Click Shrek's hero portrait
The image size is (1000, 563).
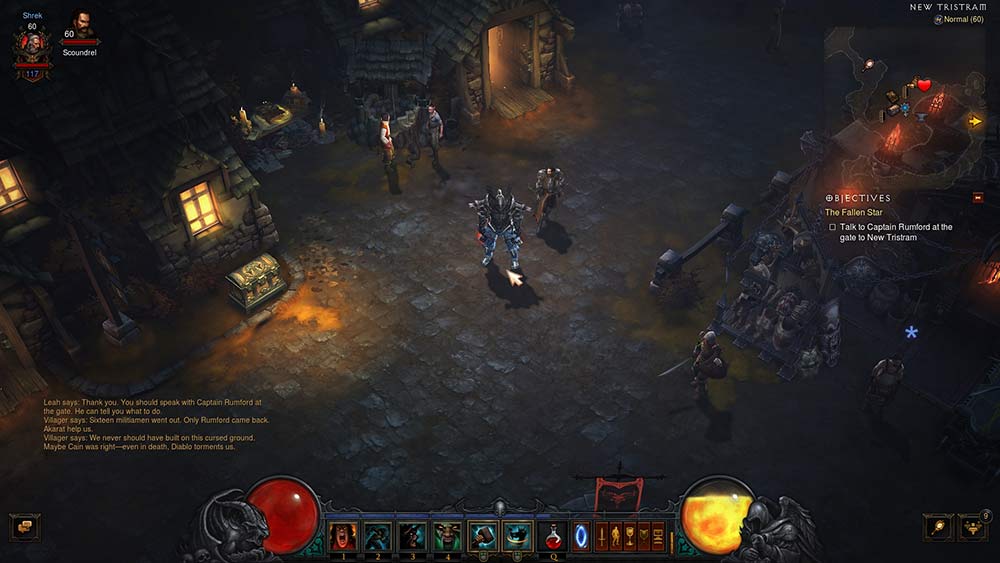(x=32, y=45)
